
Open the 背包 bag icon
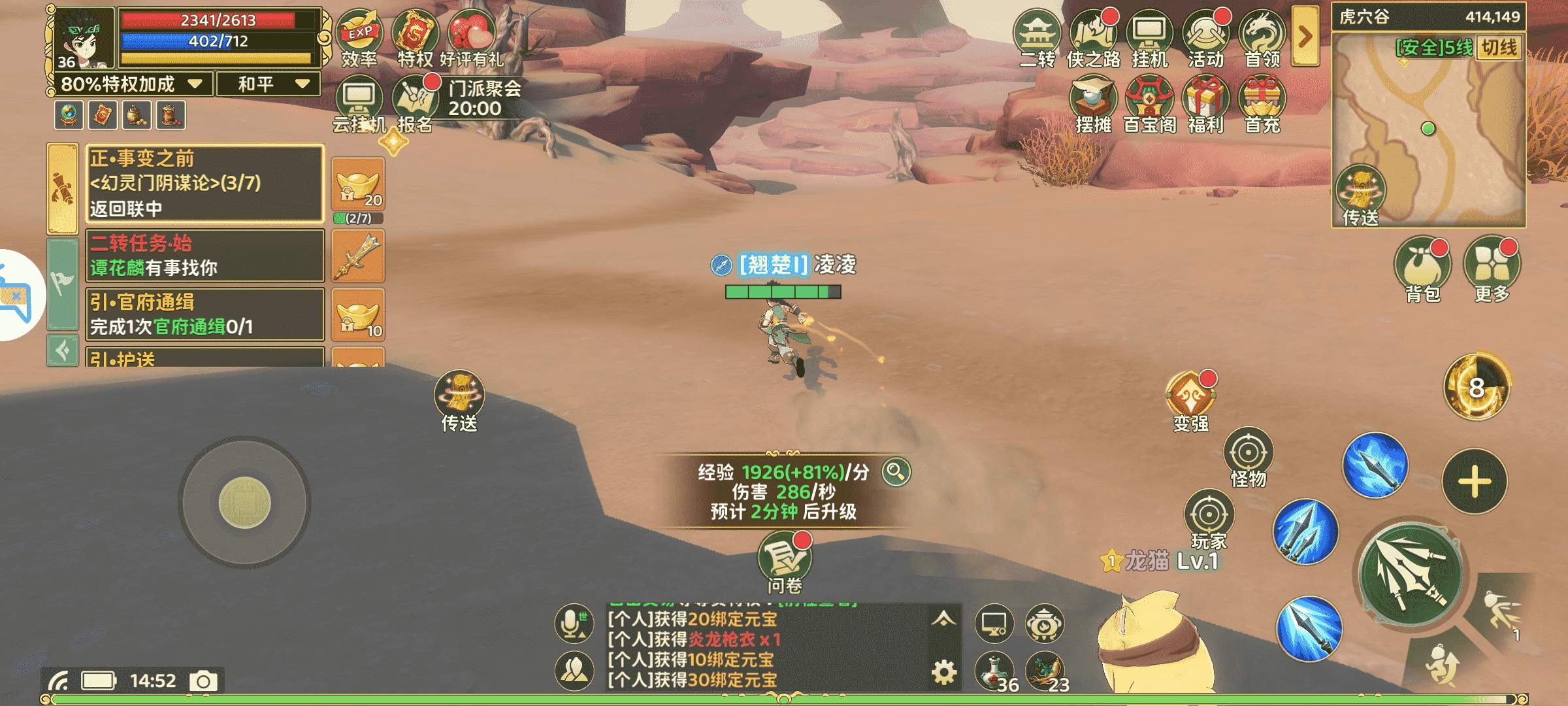(1422, 267)
